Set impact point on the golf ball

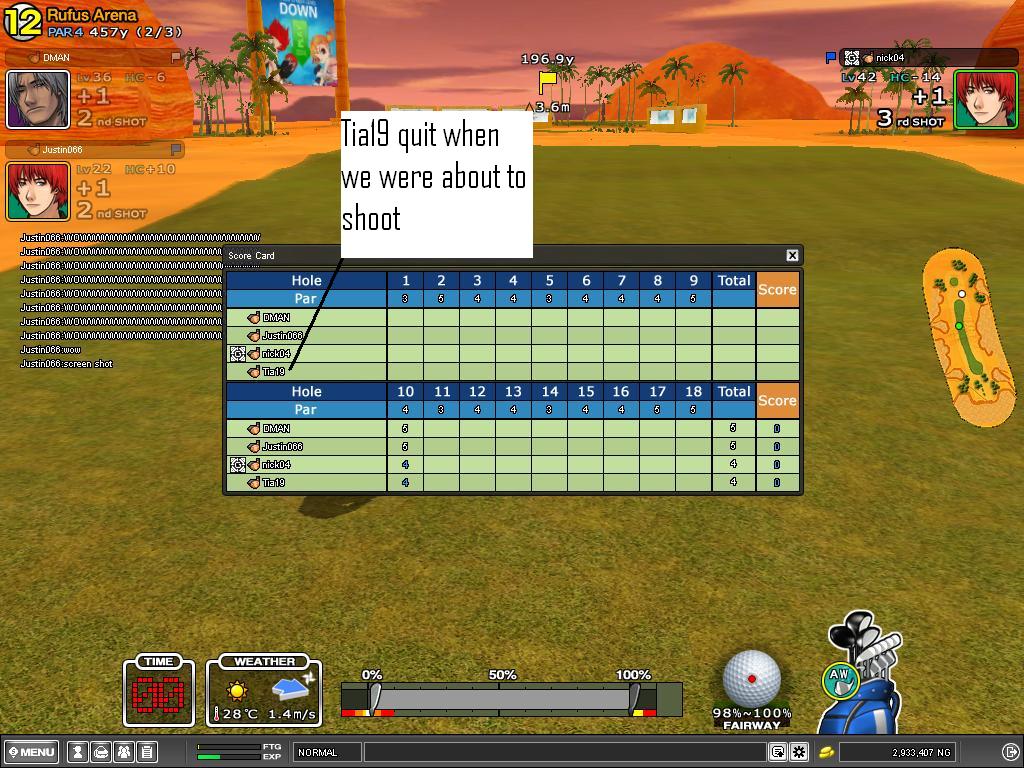(751, 678)
